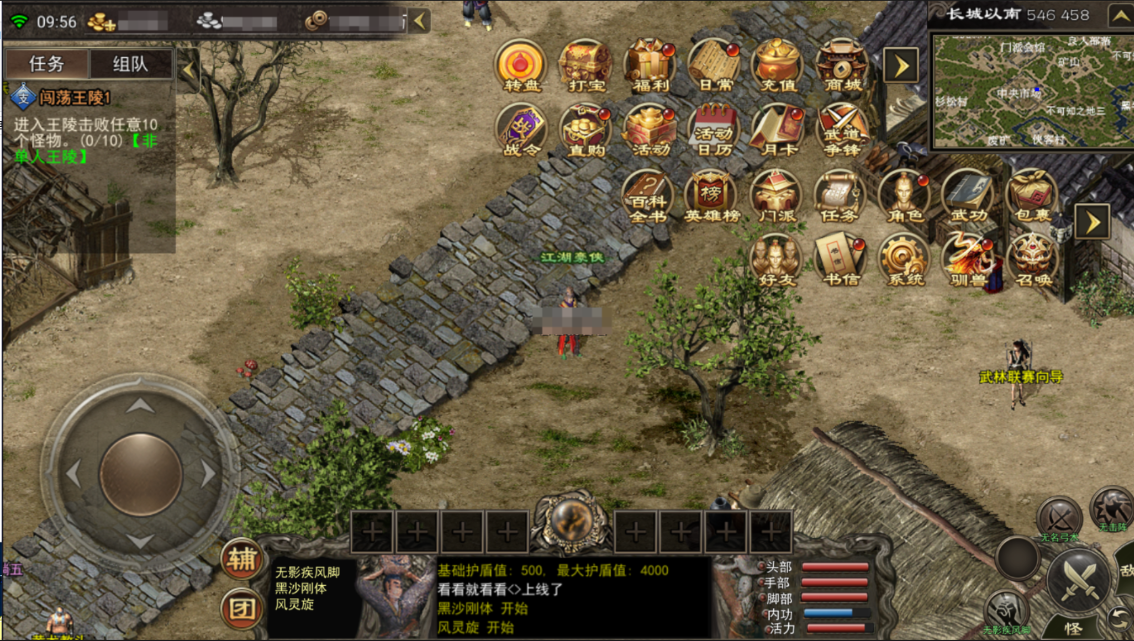1134x641 pixels.
Task: Switch to the 组队 team tab
Action: (130, 64)
